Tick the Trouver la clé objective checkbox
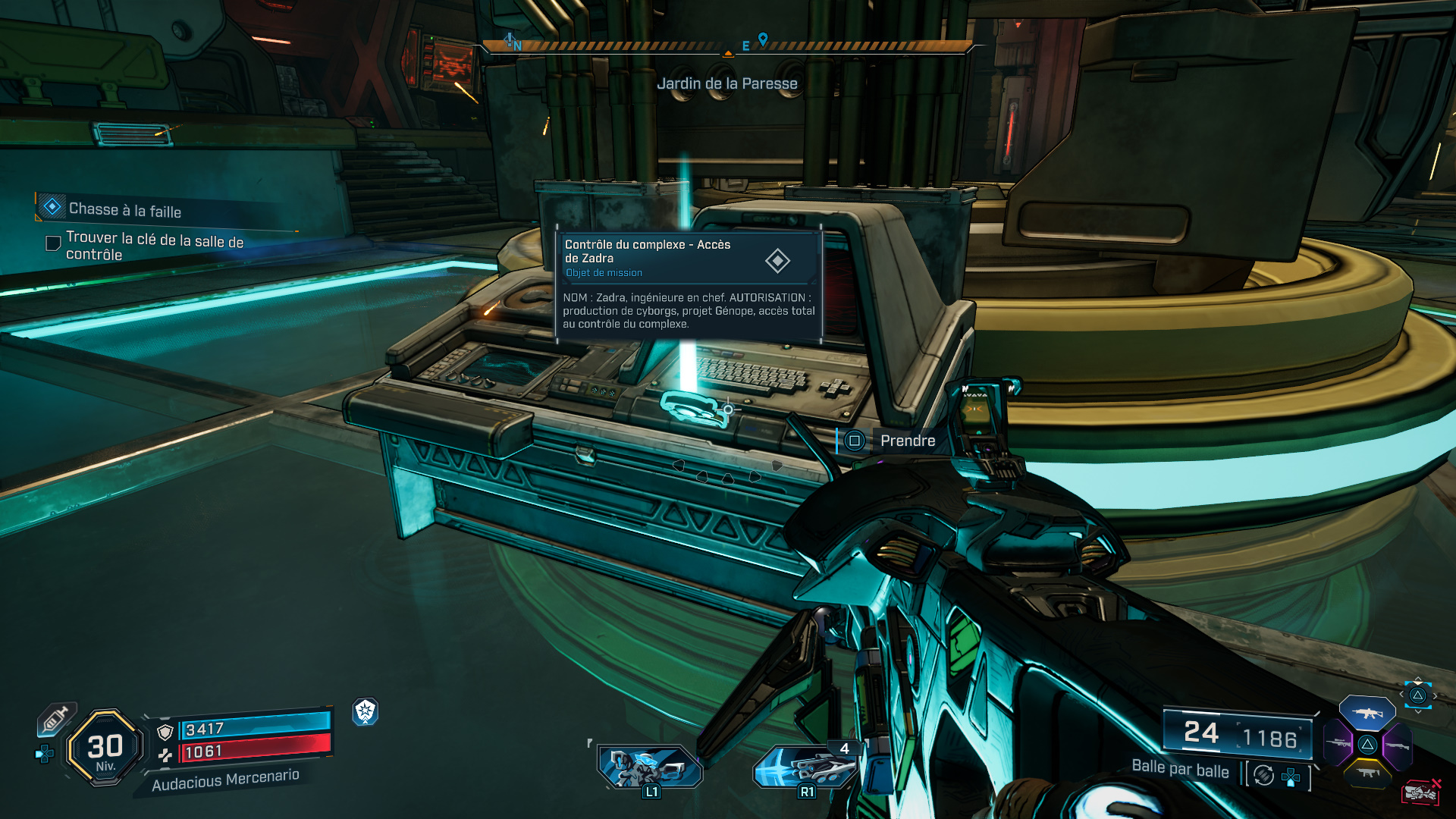Image resolution: width=1456 pixels, height=819 pixels. pos(53,243)
